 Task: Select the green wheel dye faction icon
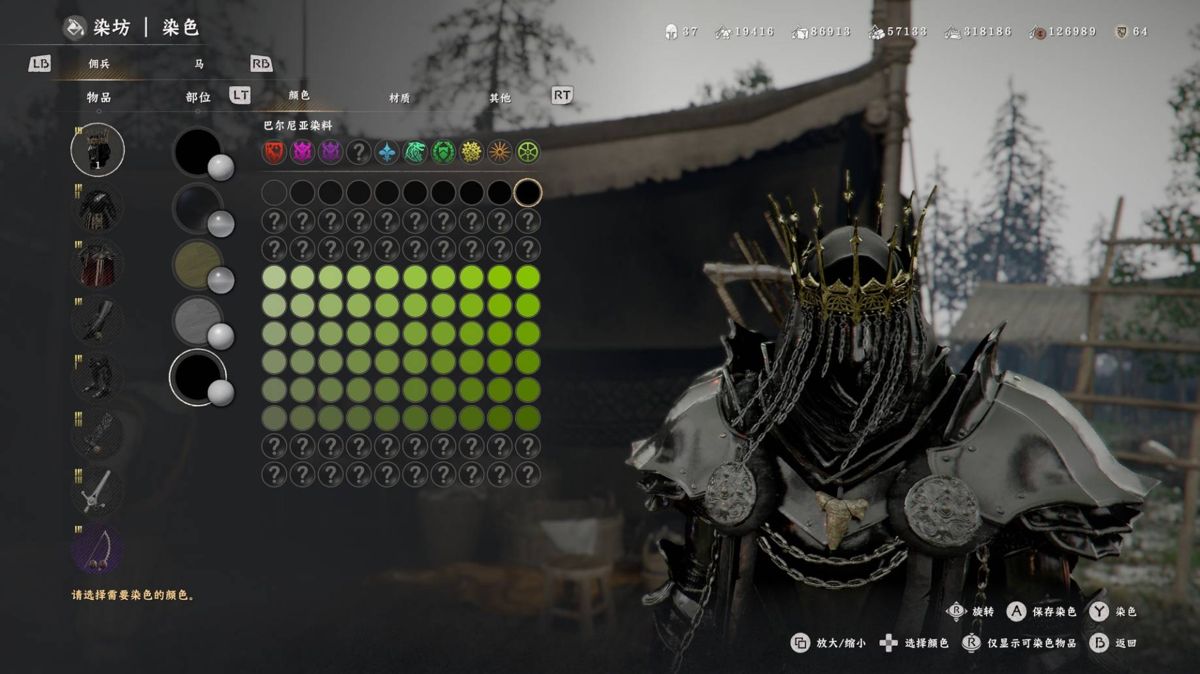click(x=527, y=152)
